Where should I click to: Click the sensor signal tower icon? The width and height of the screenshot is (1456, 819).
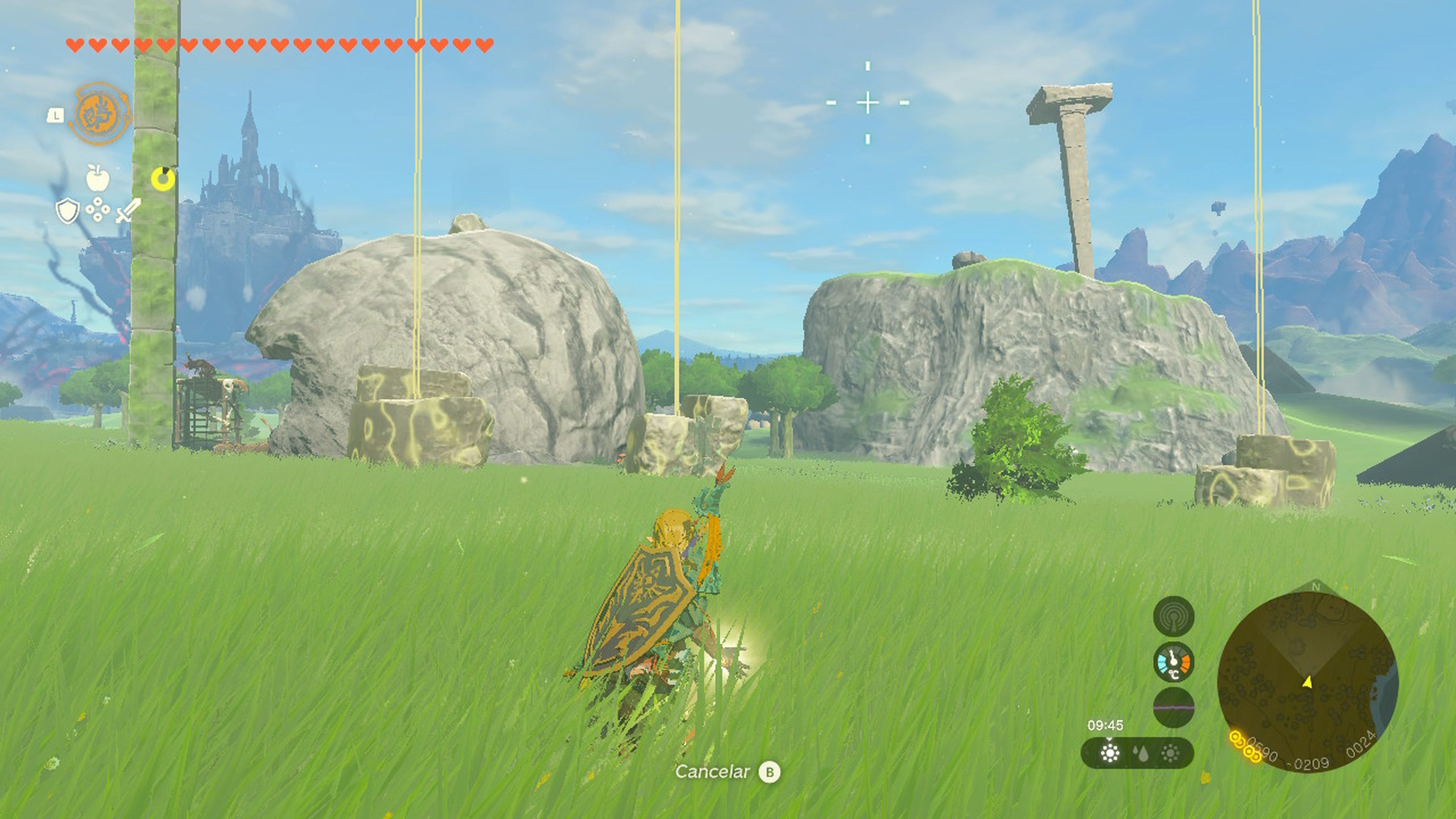[1174, 616]
